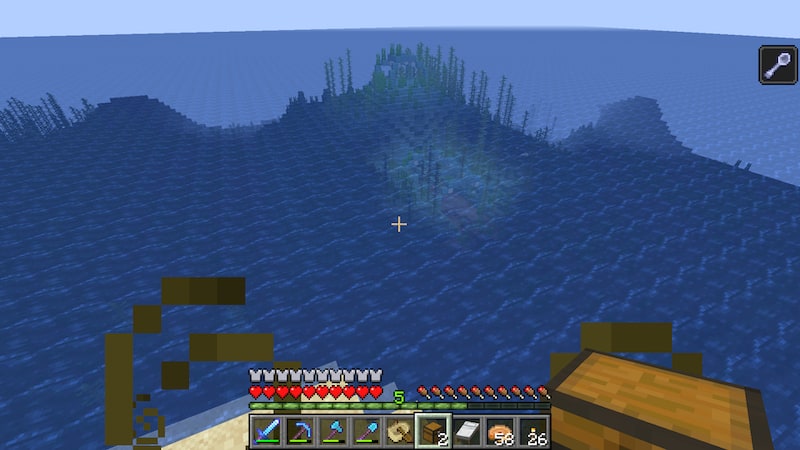Click the chest stack hotbar slot
The height and width of the screenshot is (450, 800).
[x=433, y=431]
